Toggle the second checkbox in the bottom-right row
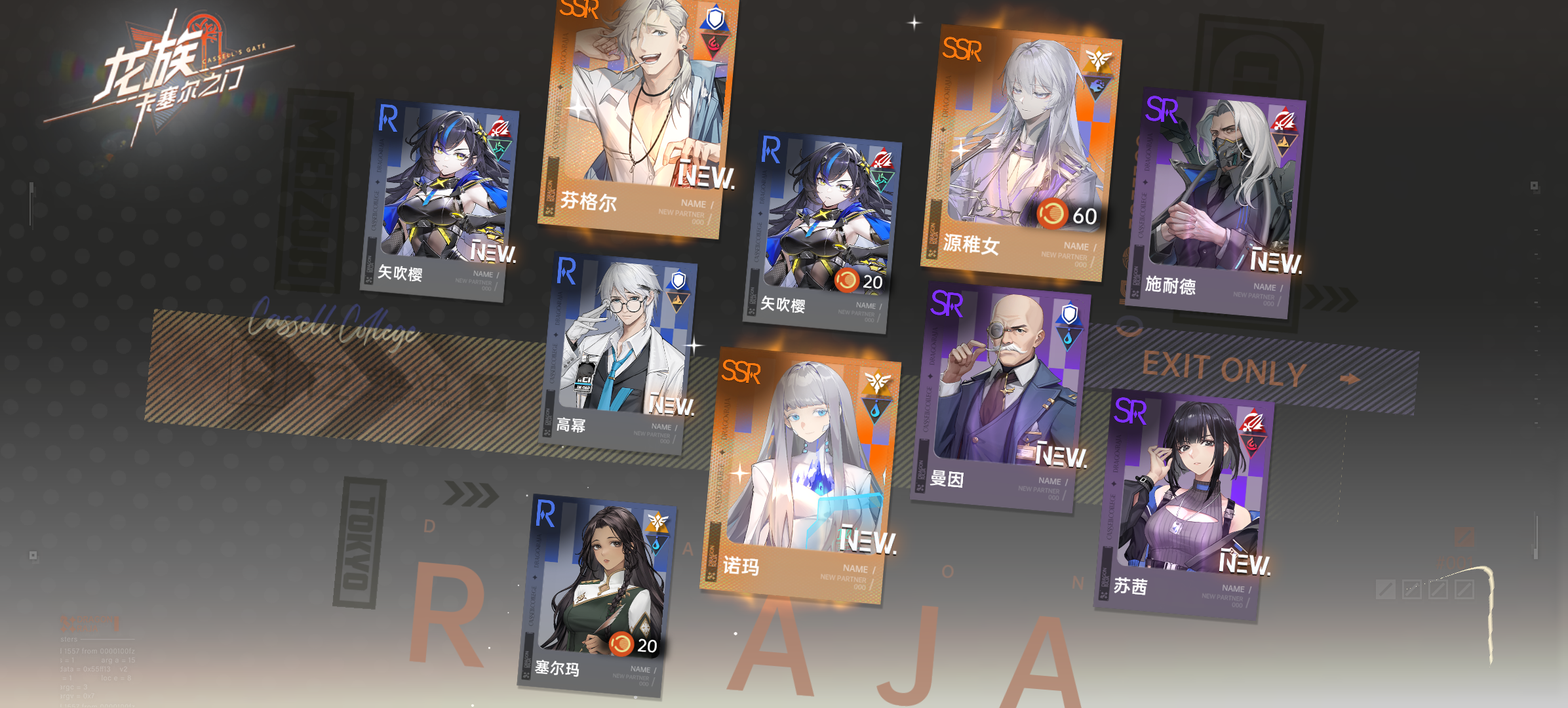1568x708 pixels. pyautogui.click(x=1413, y=589)
